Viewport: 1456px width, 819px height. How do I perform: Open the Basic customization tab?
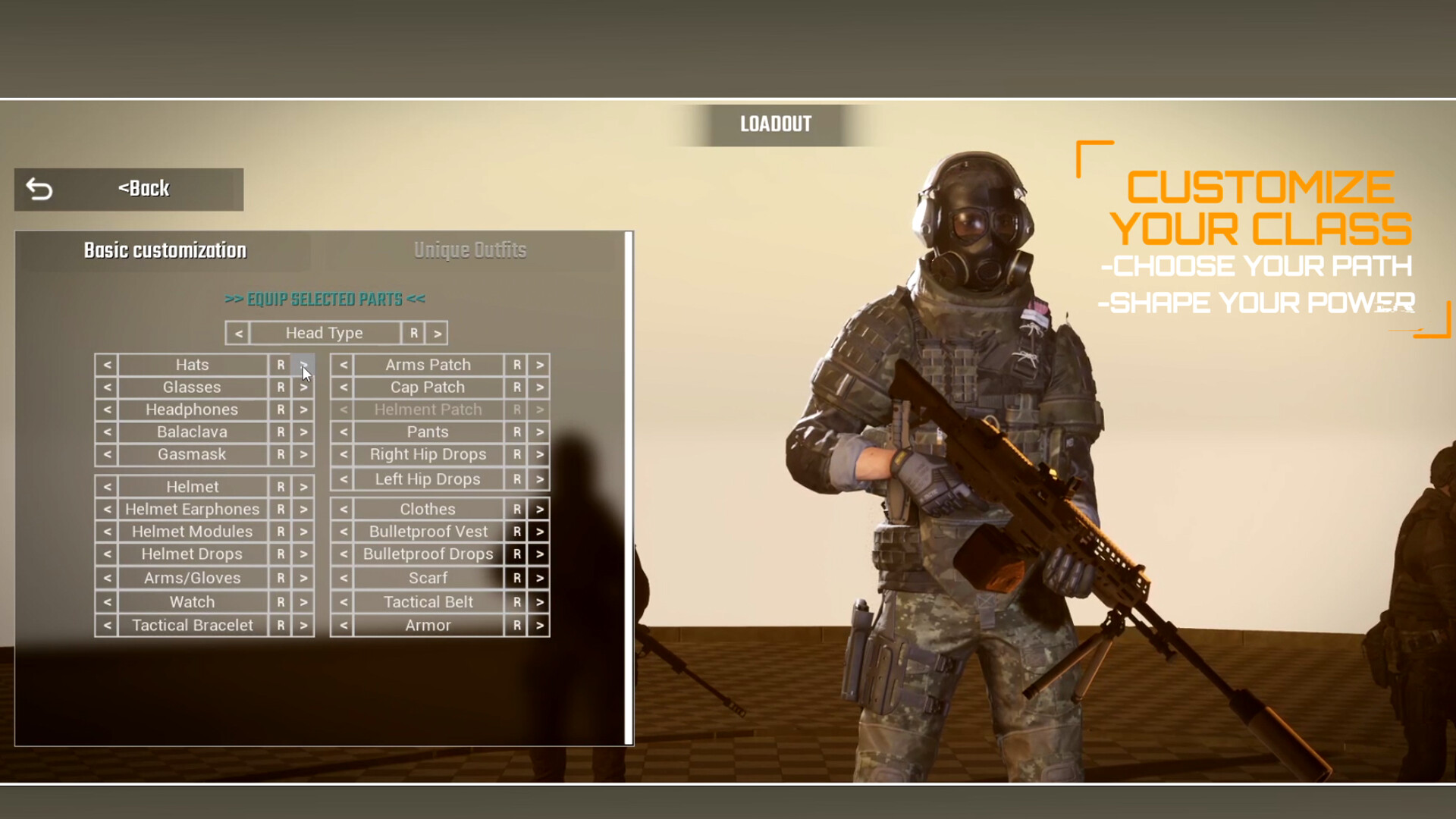click(x=165, y=249)
